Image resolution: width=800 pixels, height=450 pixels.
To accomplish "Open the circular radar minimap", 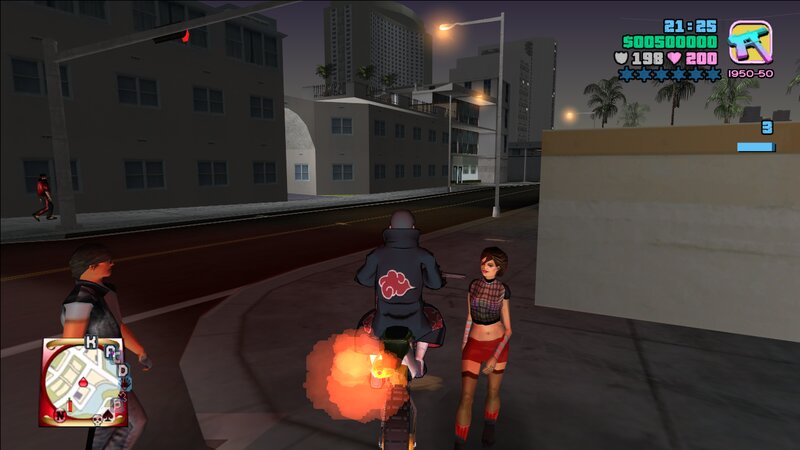I will (83, 381).
